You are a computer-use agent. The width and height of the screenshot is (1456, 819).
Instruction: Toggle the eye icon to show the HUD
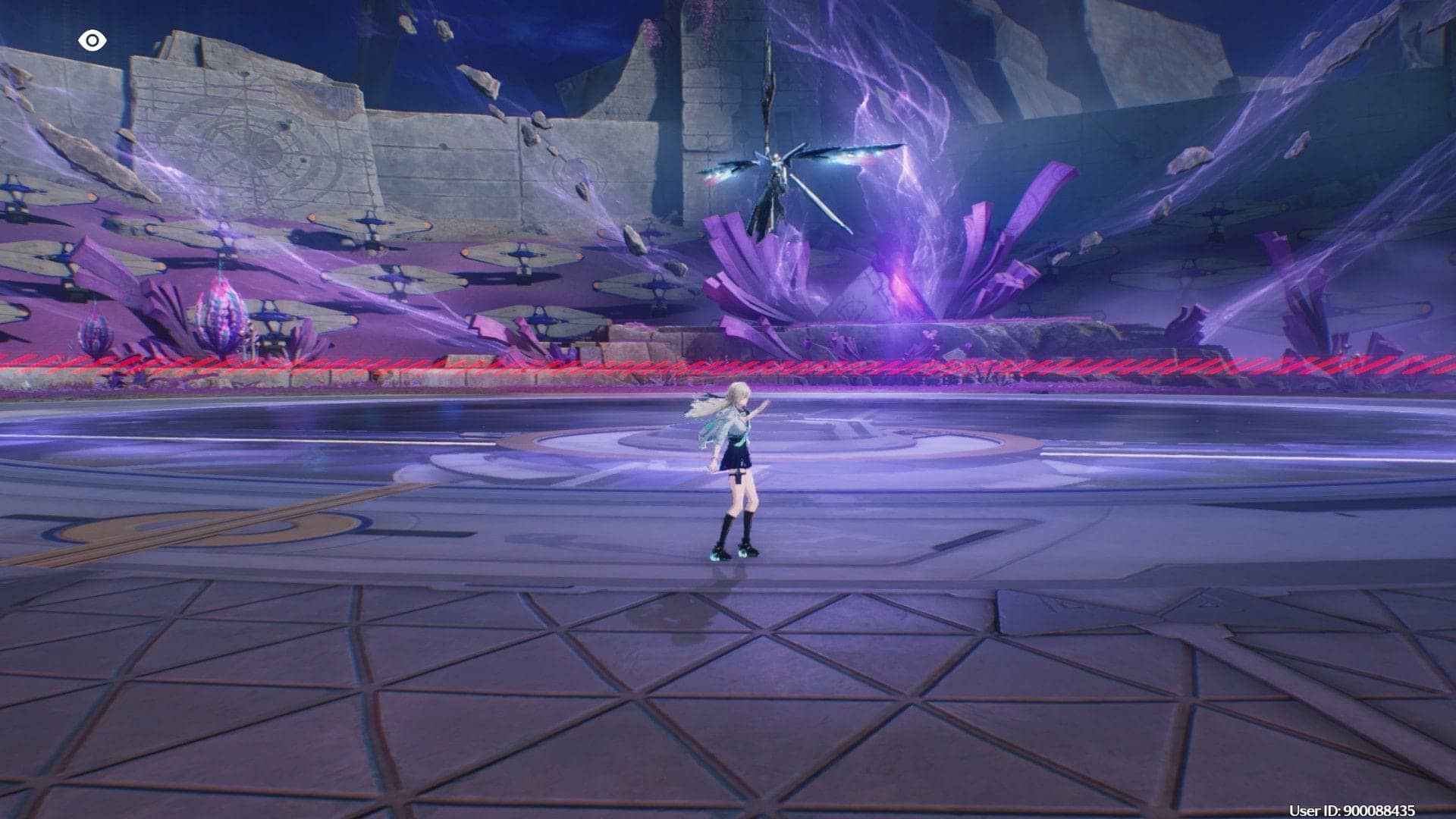point(92,41)
